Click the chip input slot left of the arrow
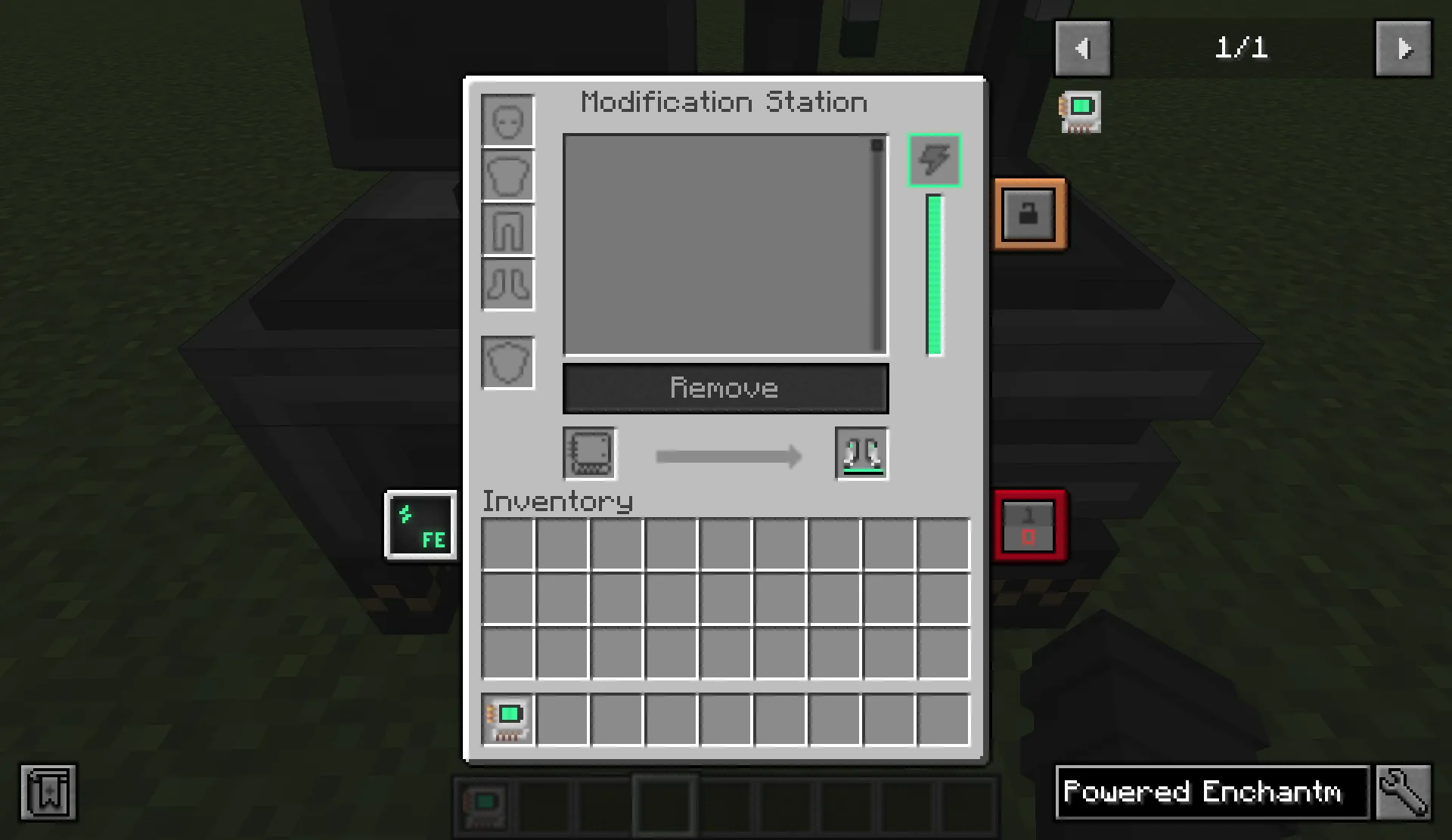 [x=589, y=454]
